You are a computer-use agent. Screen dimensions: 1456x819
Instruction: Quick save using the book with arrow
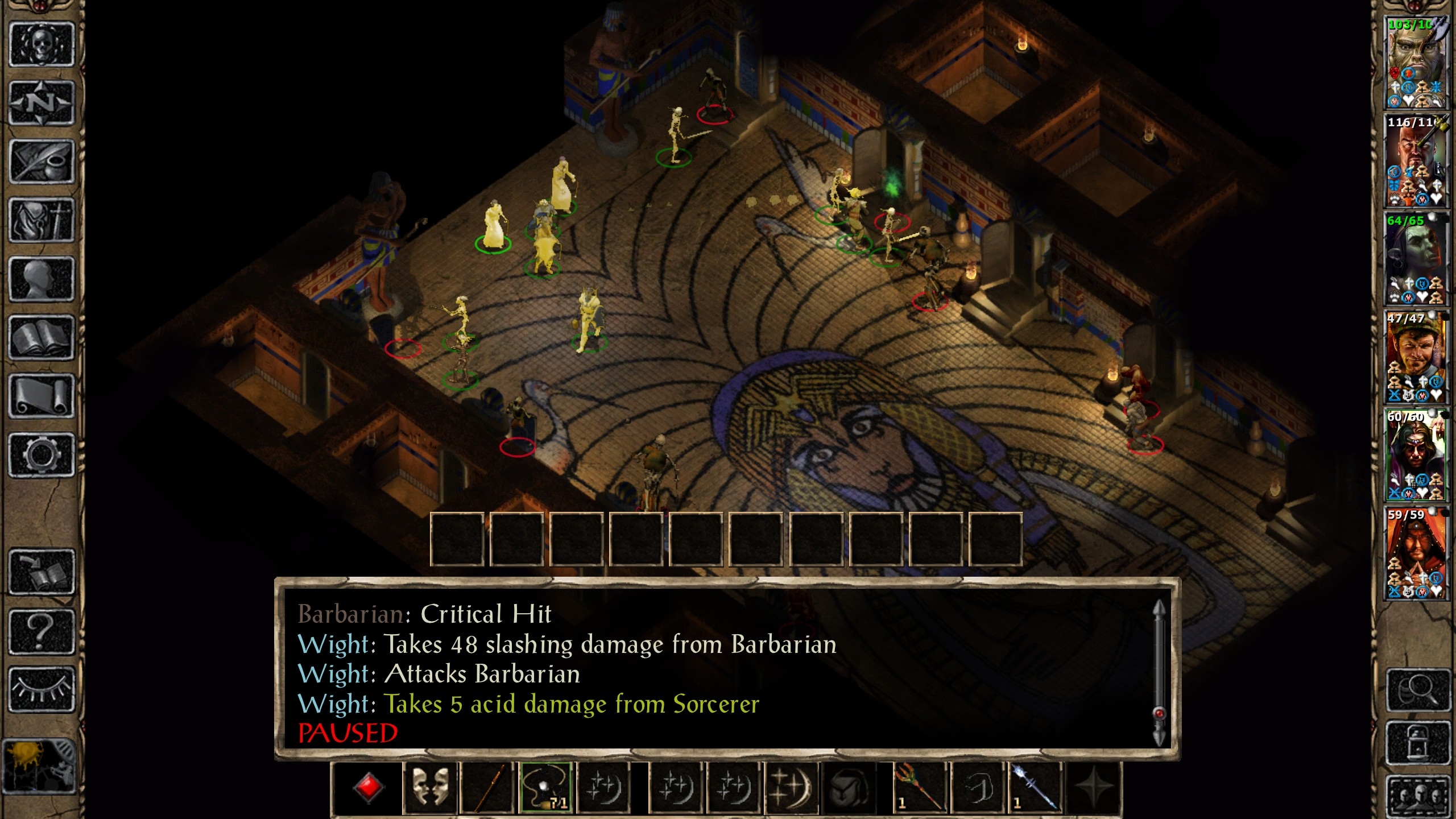(x=42, y=572)
